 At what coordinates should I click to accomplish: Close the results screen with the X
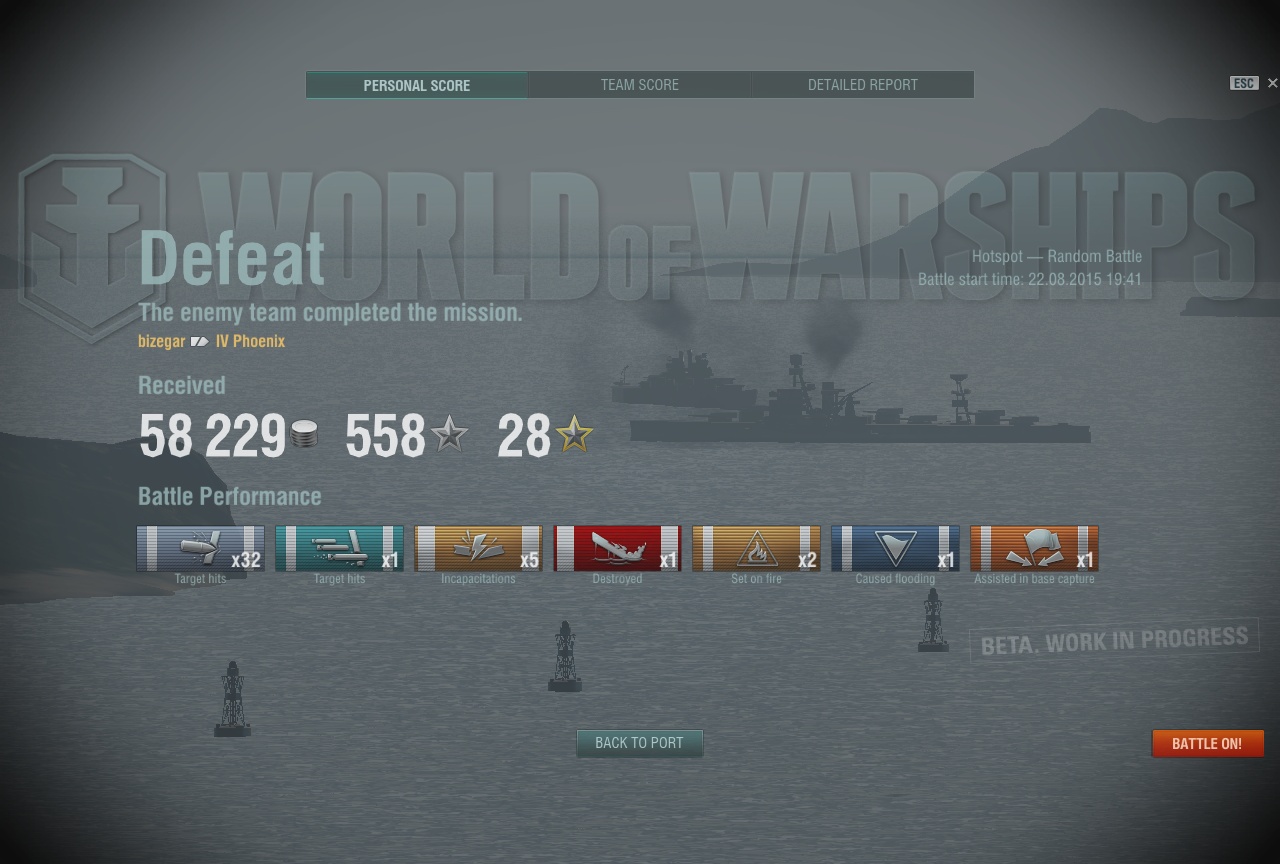coord(1272,83)
